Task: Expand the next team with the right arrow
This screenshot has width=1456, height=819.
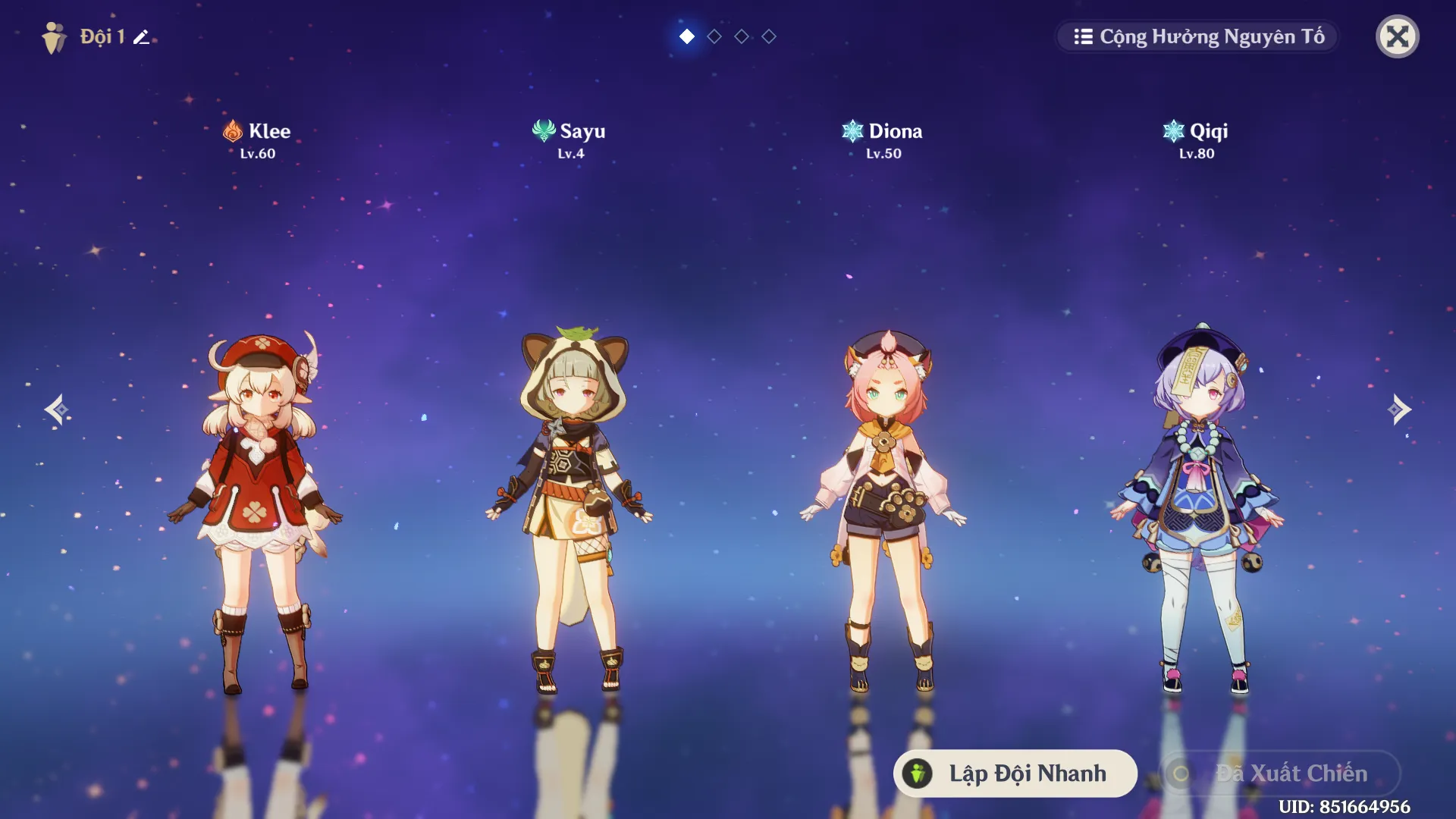Action: pyautogui.click(x=1399, y=409)
